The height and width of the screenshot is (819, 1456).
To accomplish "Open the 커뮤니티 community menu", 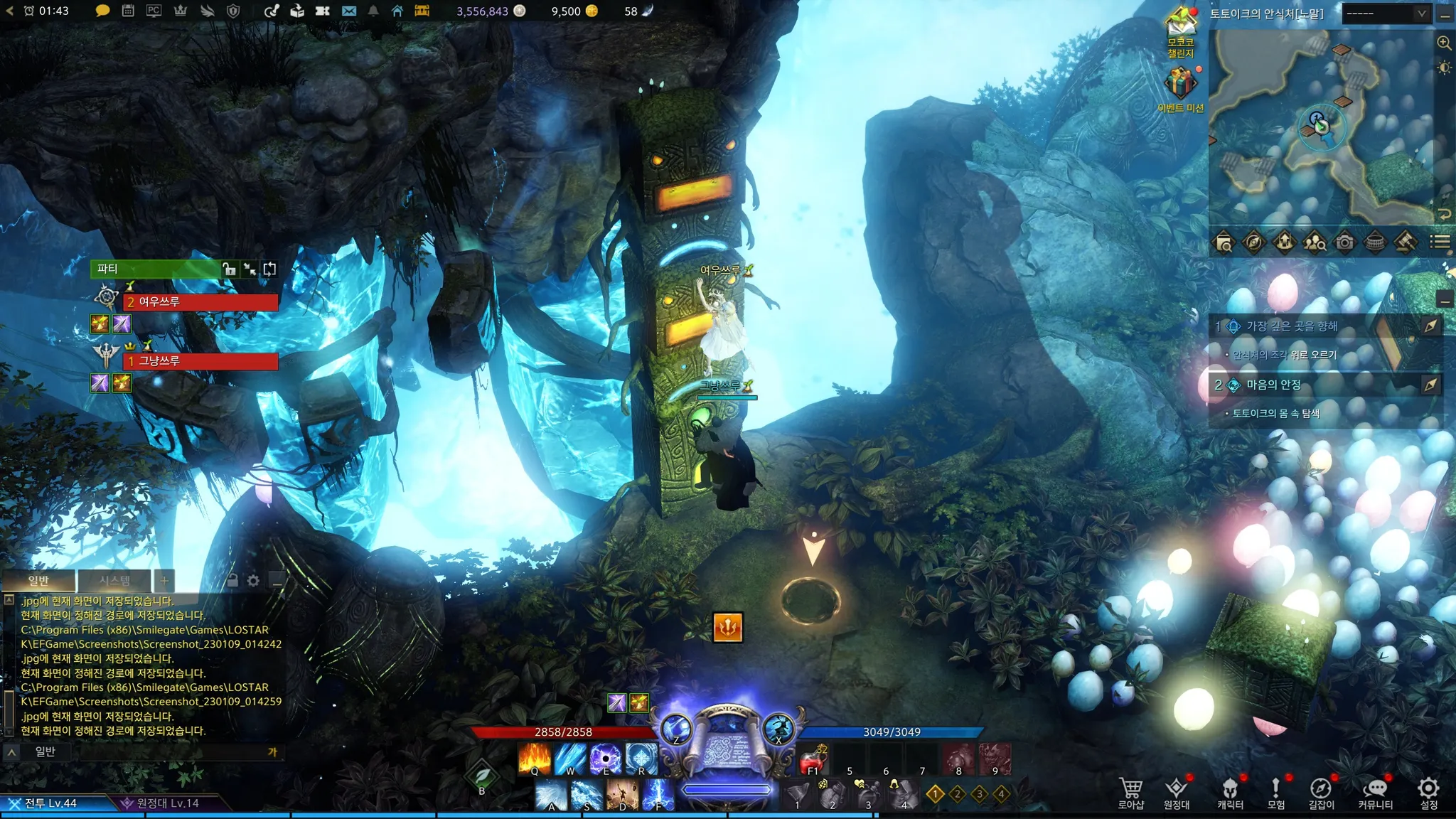I will pyautogui.click(x=1375, y=792).
